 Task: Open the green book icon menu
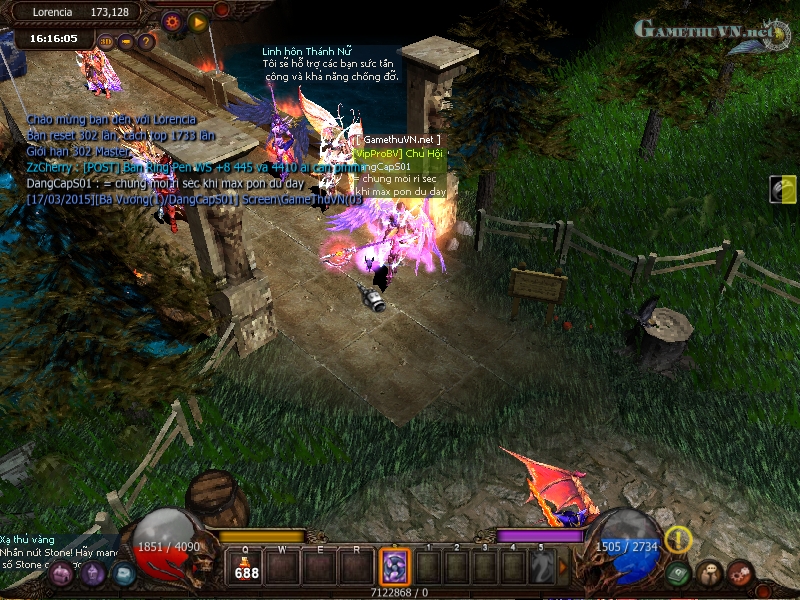click(678, 574)
